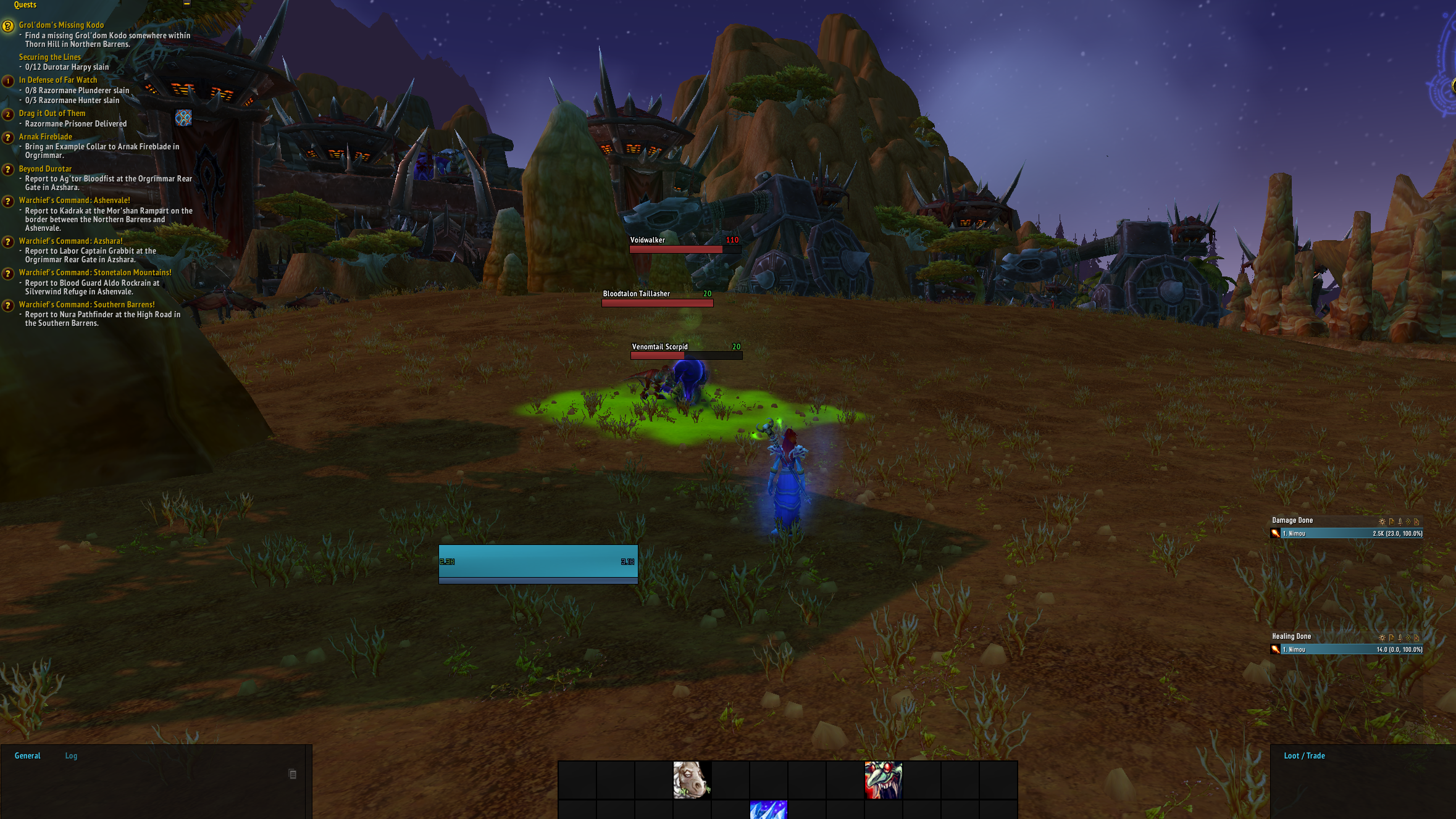Open Warchief's Command: Ashenvale! quest
This screenshot has width=1456, height=819.
(74, 201)
